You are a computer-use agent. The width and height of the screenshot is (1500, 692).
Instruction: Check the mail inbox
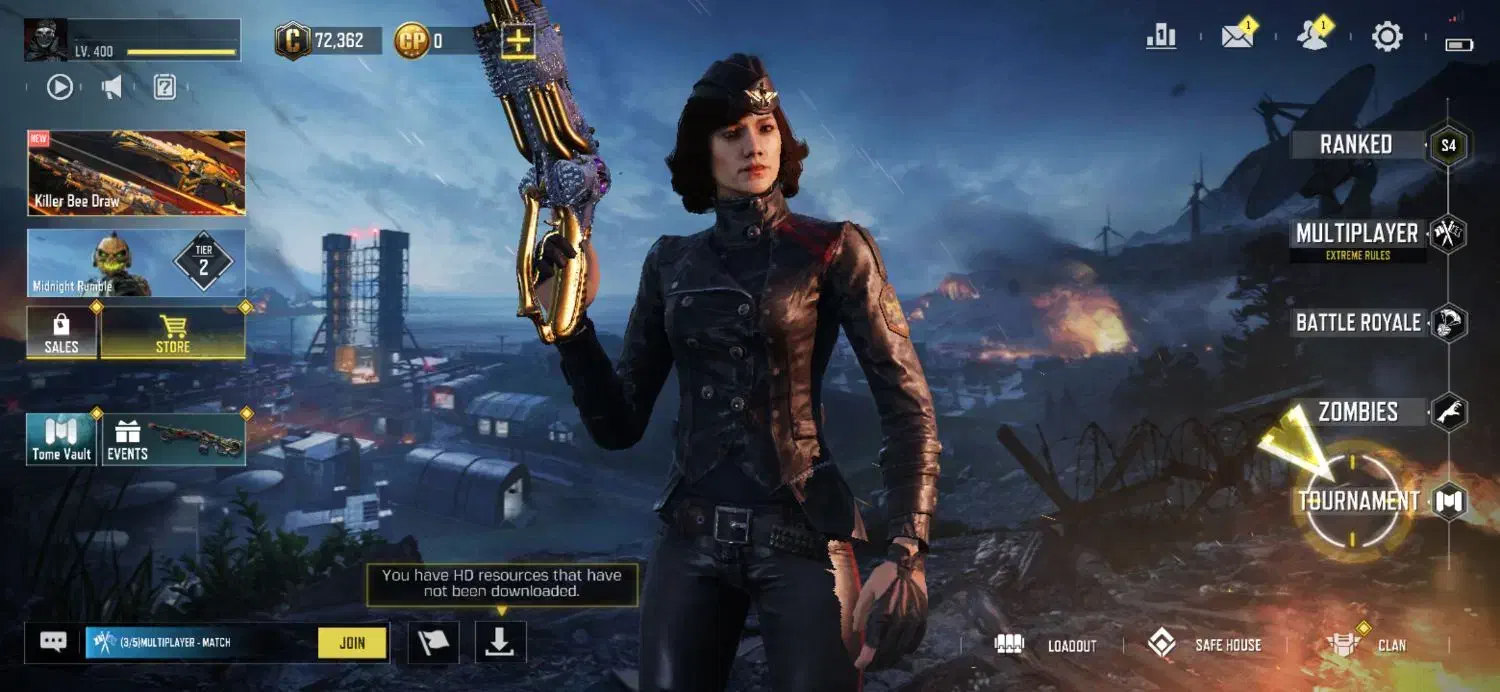coord(1238,38)
